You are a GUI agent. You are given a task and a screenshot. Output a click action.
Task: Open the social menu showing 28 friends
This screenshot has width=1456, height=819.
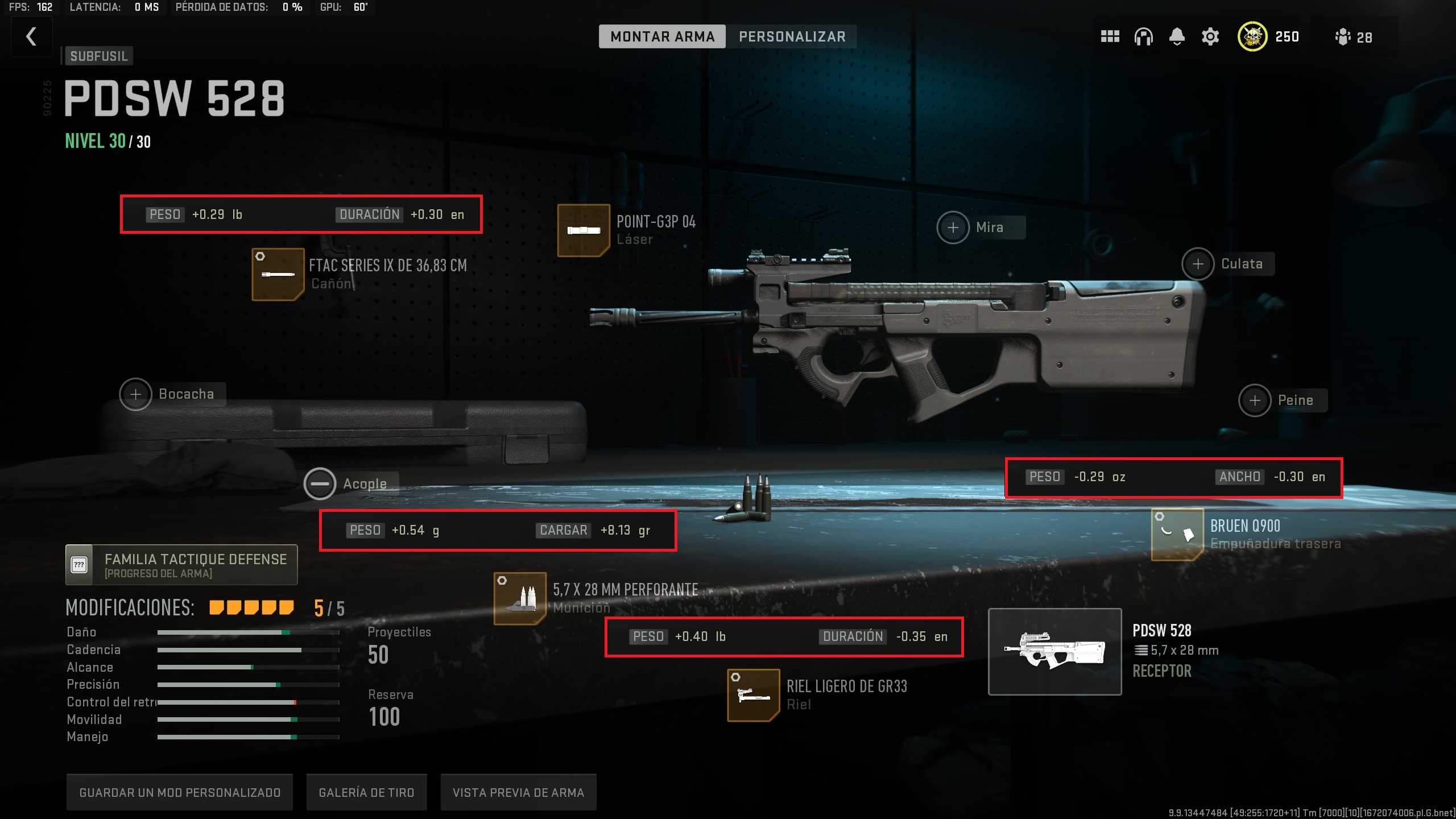coord(1343,36)
